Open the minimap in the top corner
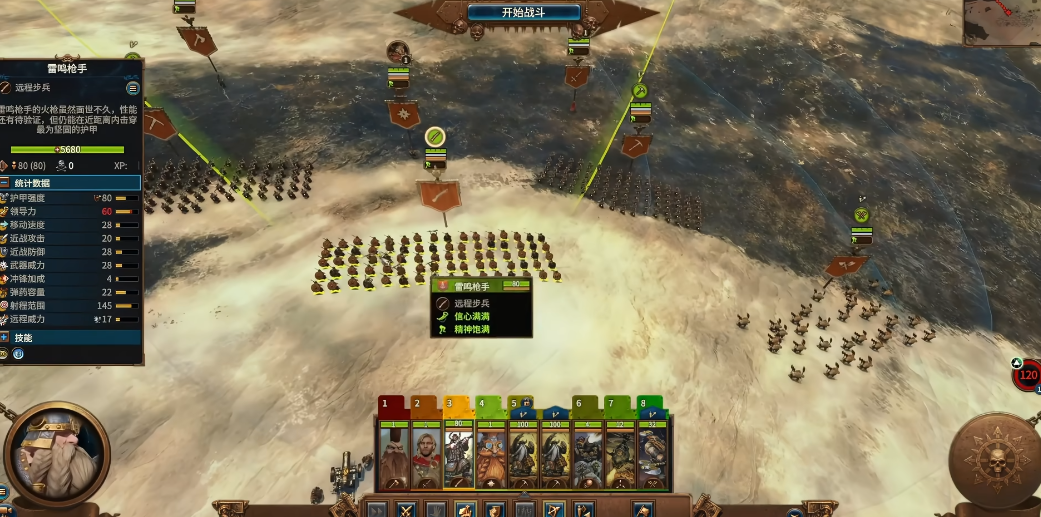This screenshot has width=1041, height=517. [1002, 22]
